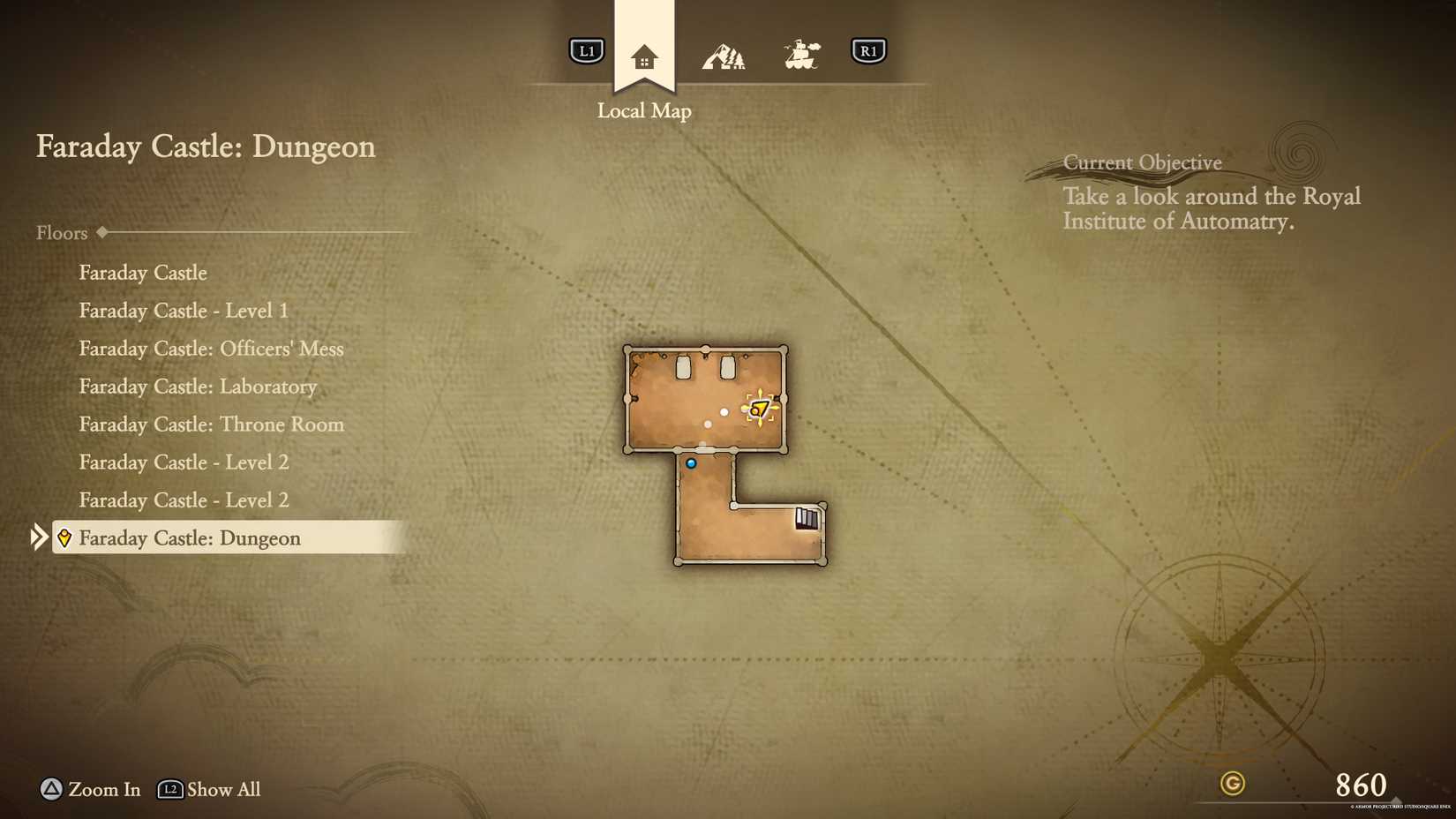View the Current Objective tracker text
The width and height of the screenshot is (1456, 819).
click(1211, 208)
